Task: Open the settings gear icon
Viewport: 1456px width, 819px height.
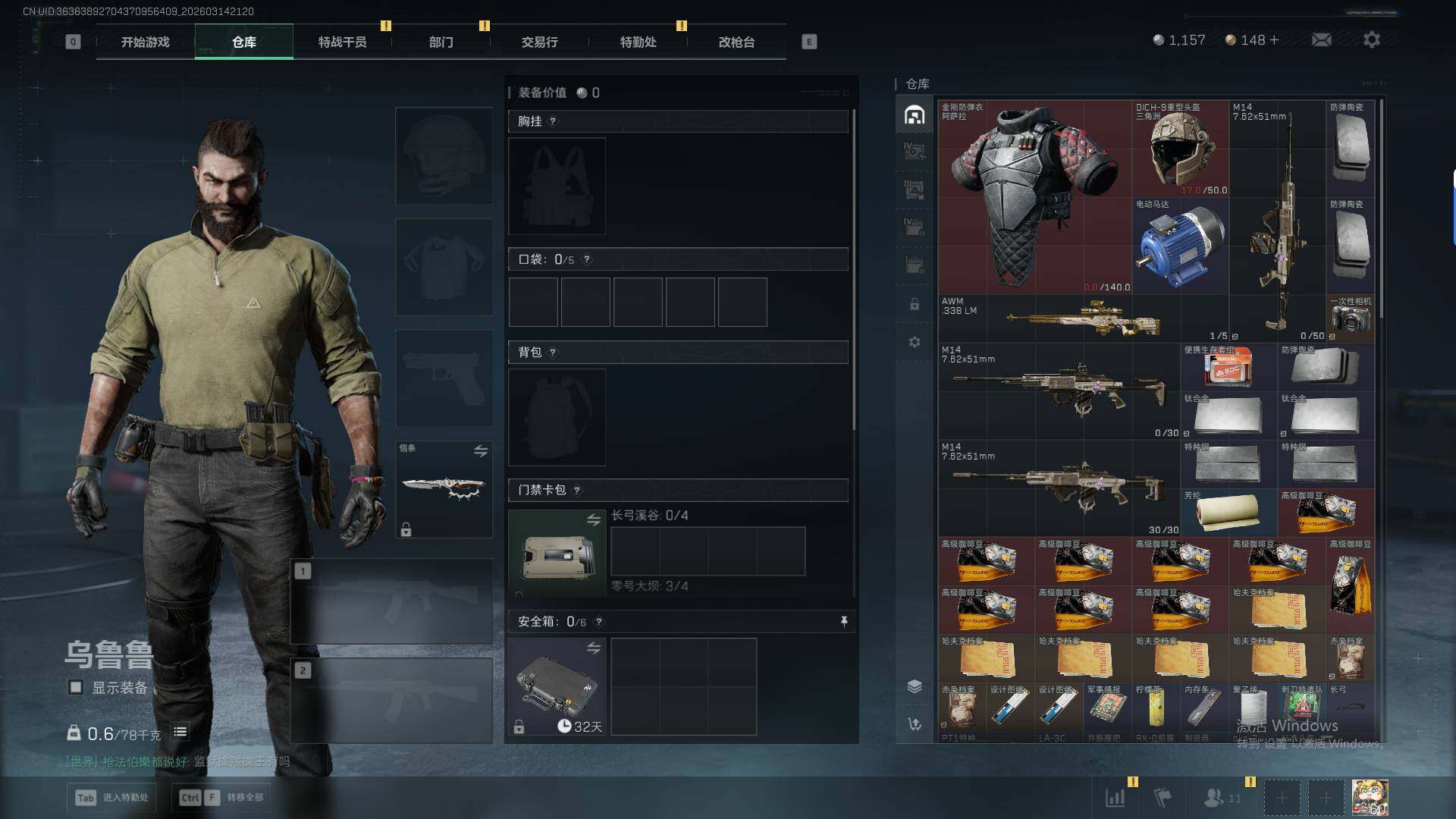Action: pos(1371,39)
